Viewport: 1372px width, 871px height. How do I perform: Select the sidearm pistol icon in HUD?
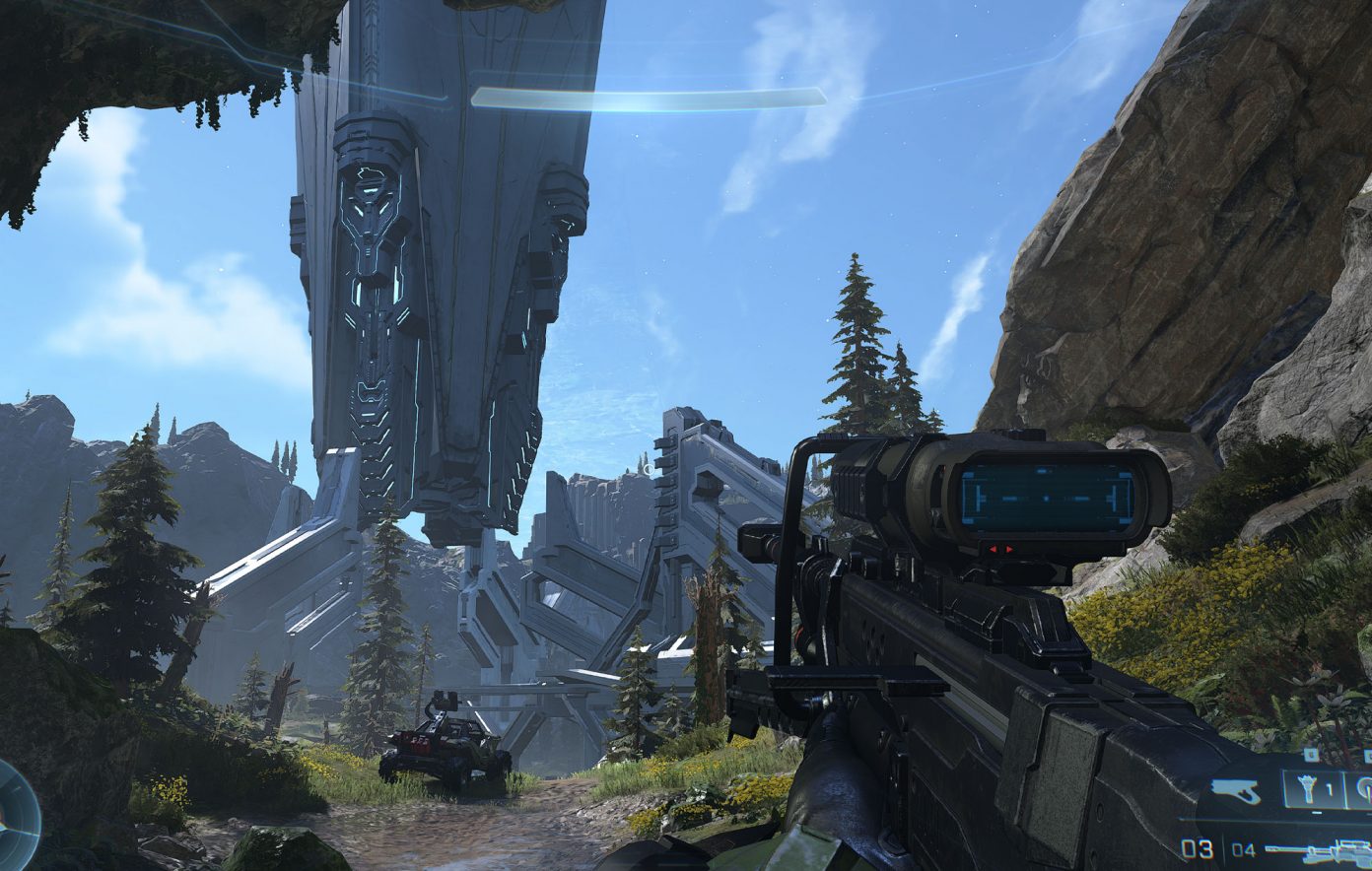click(x=1234, y=788)
